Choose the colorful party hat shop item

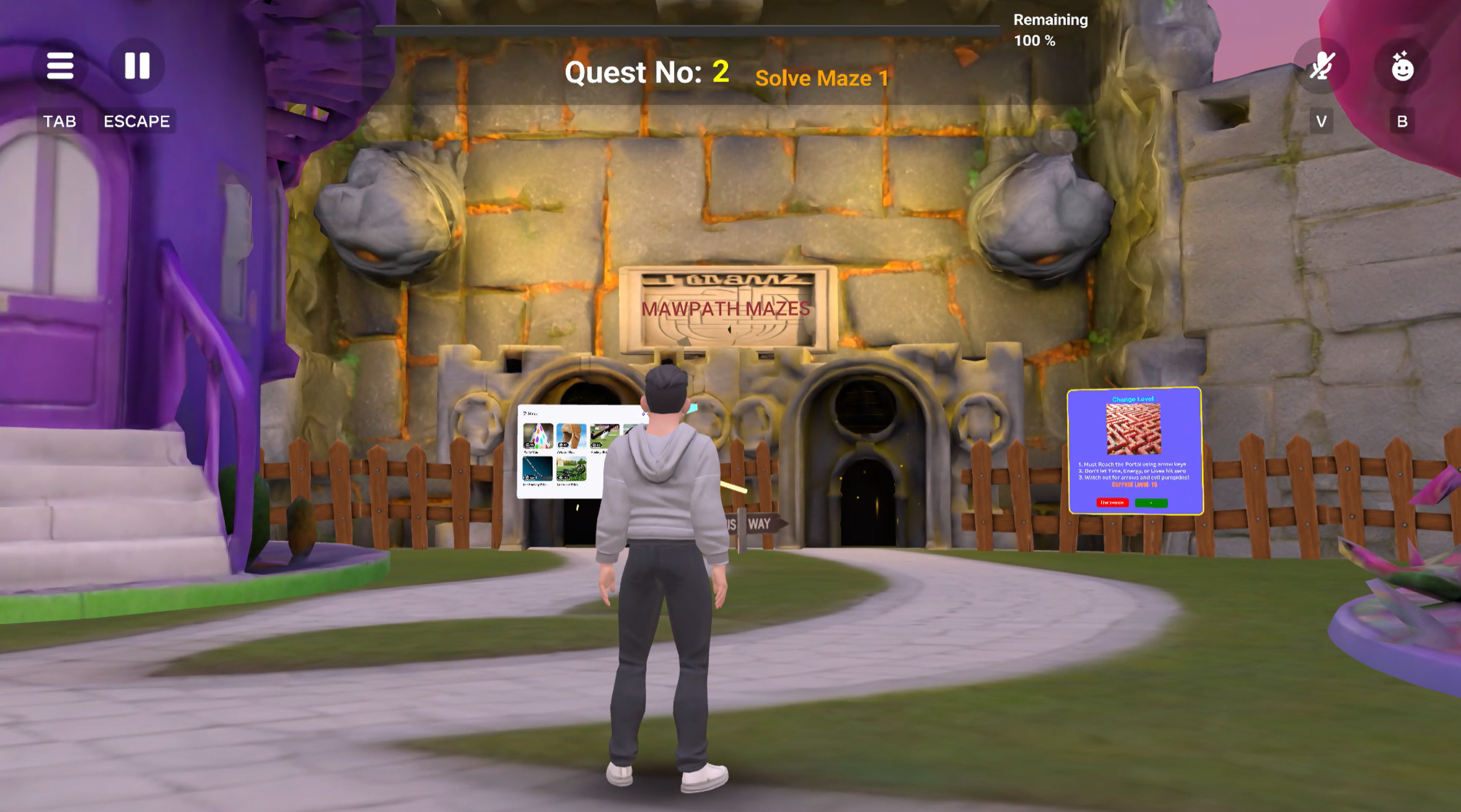pos(537,436)
